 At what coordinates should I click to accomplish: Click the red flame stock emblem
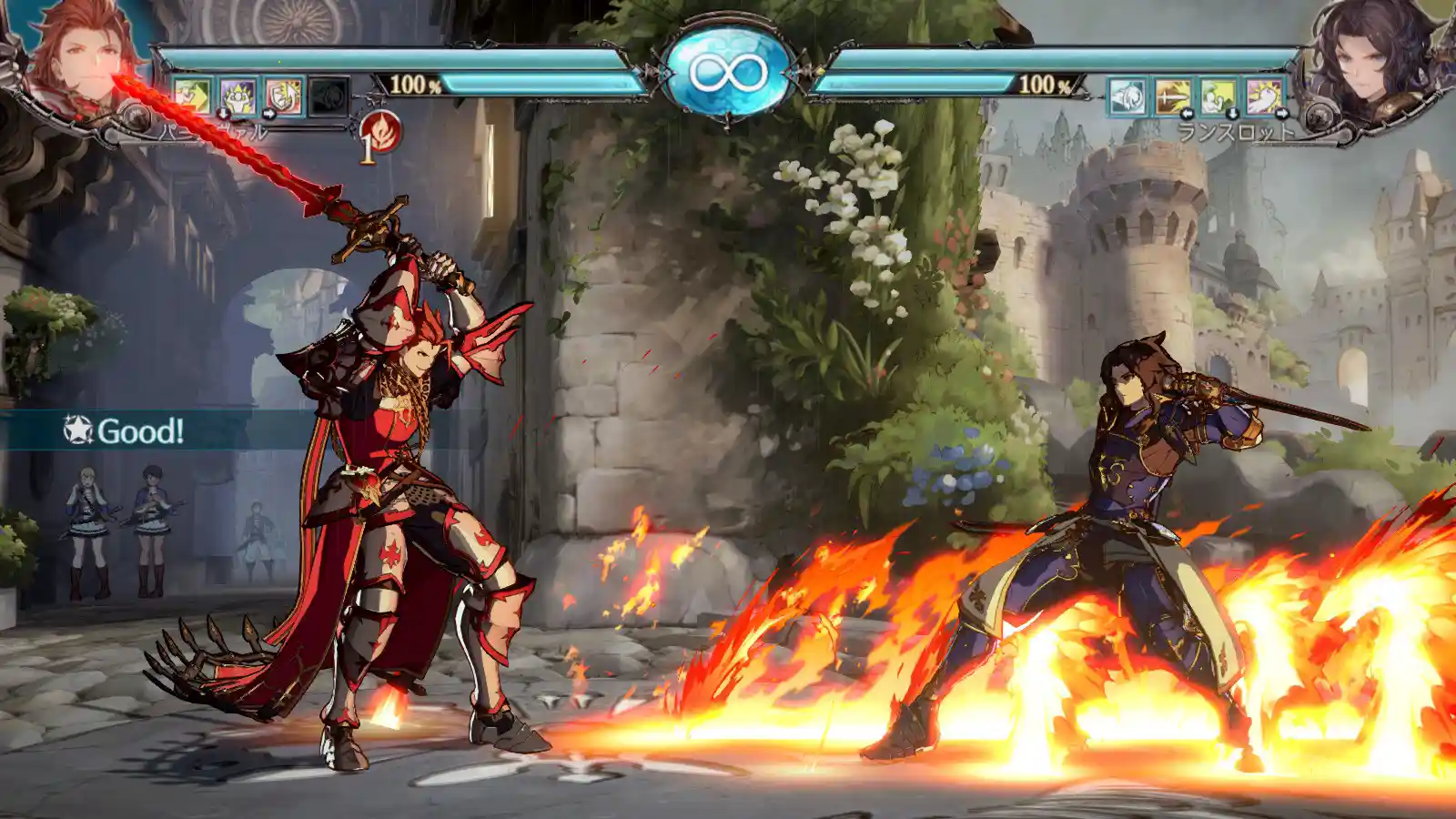click(379, 132)
